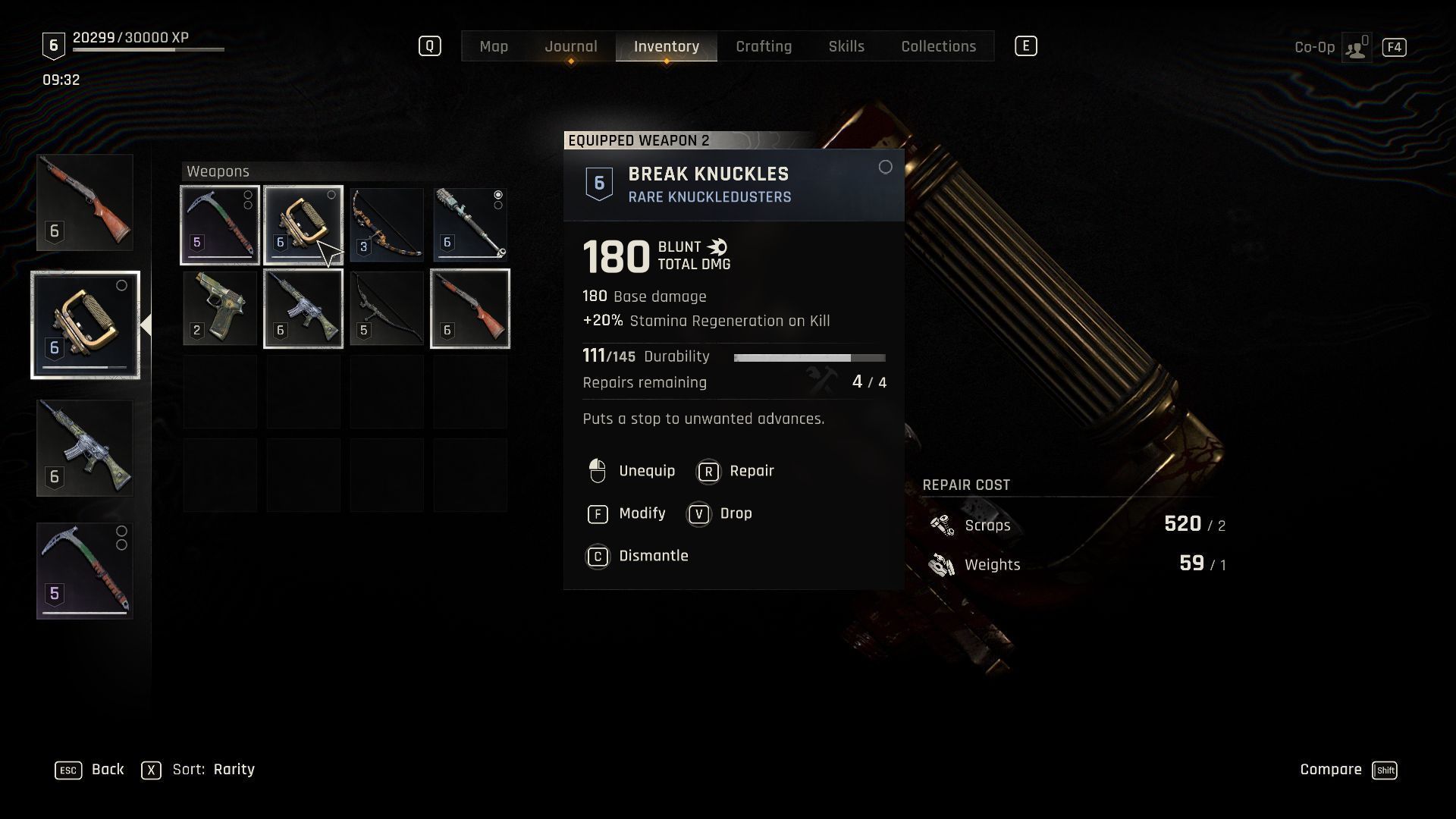
Task: Open the Co-Op players icon
Action: click(1356, 48)
